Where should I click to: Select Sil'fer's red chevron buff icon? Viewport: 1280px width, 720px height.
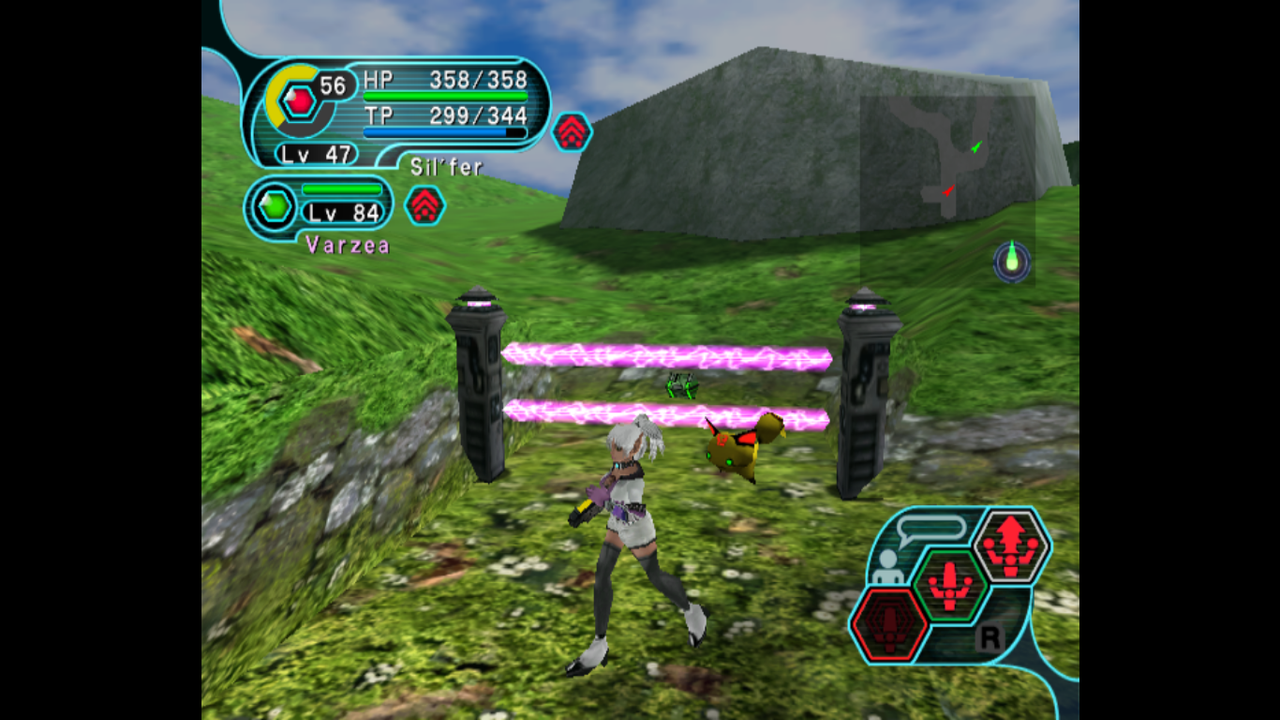tap(571, 132)
